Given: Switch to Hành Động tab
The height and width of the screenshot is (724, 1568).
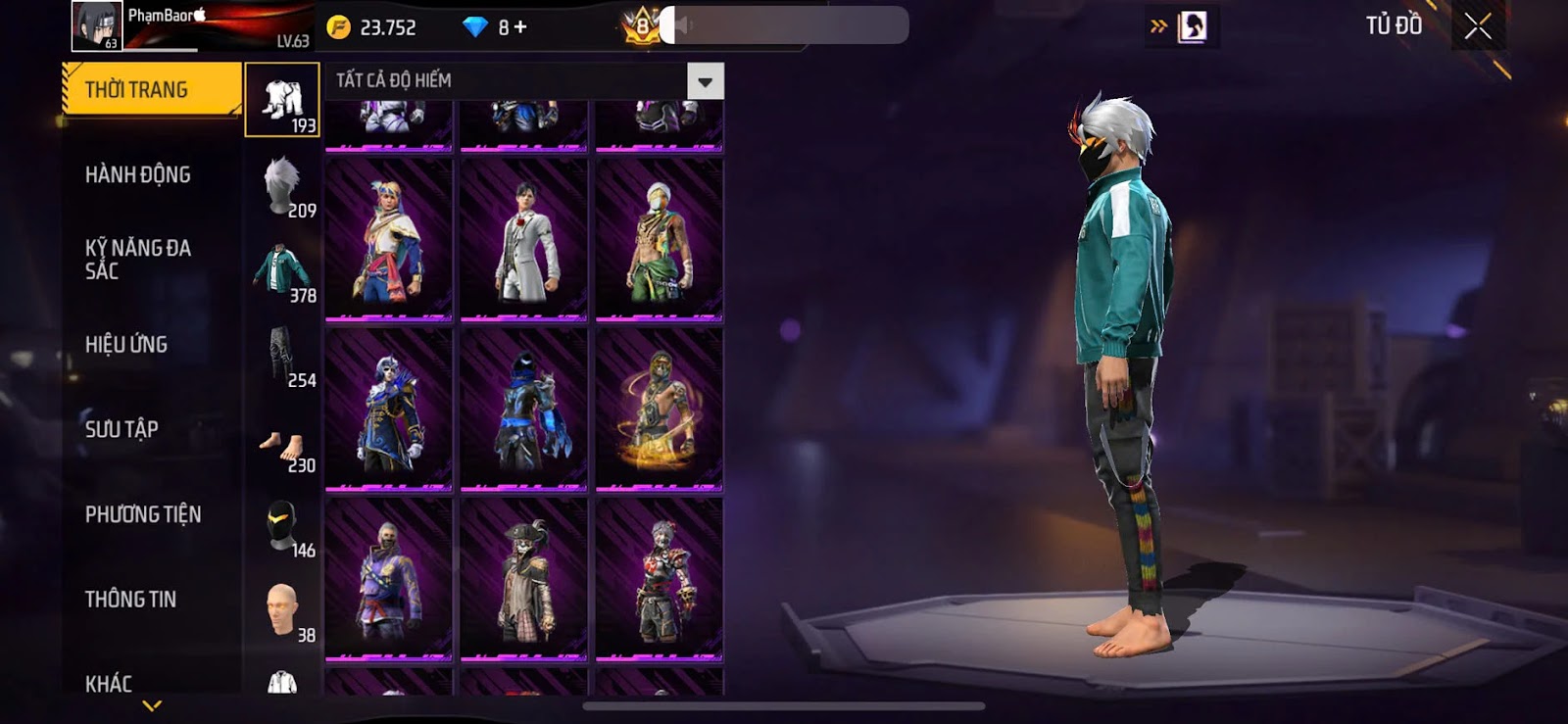Looking at the screenshot, I should (x=138, y=175).
